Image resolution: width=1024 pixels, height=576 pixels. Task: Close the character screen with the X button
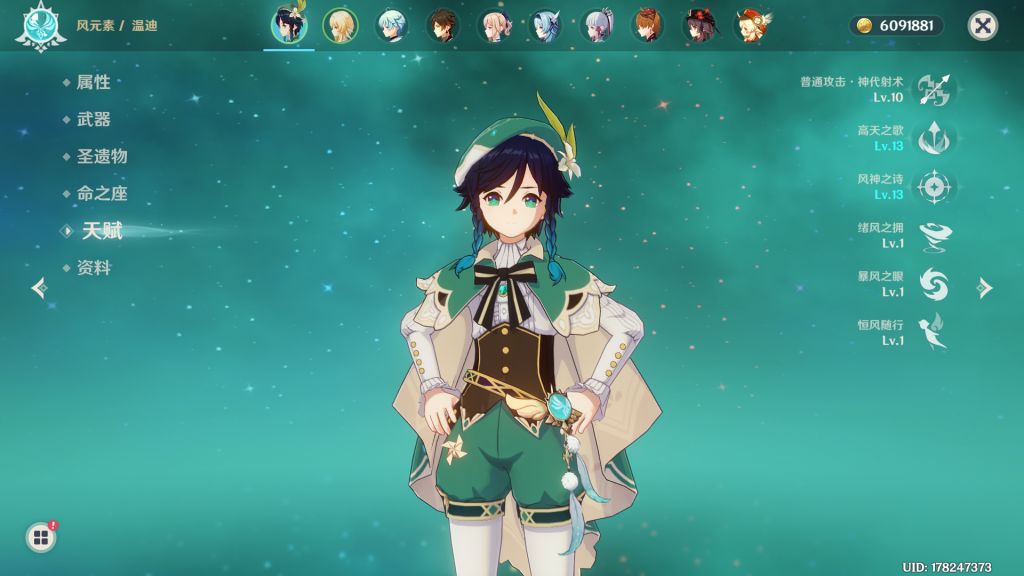point(983,26)
